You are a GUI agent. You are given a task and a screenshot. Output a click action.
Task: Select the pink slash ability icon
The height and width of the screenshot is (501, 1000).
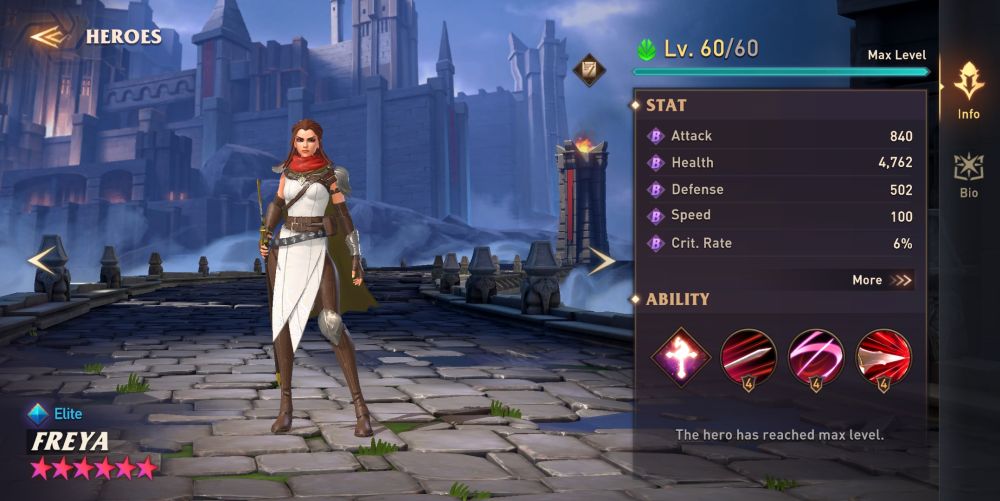click(816, 357)
